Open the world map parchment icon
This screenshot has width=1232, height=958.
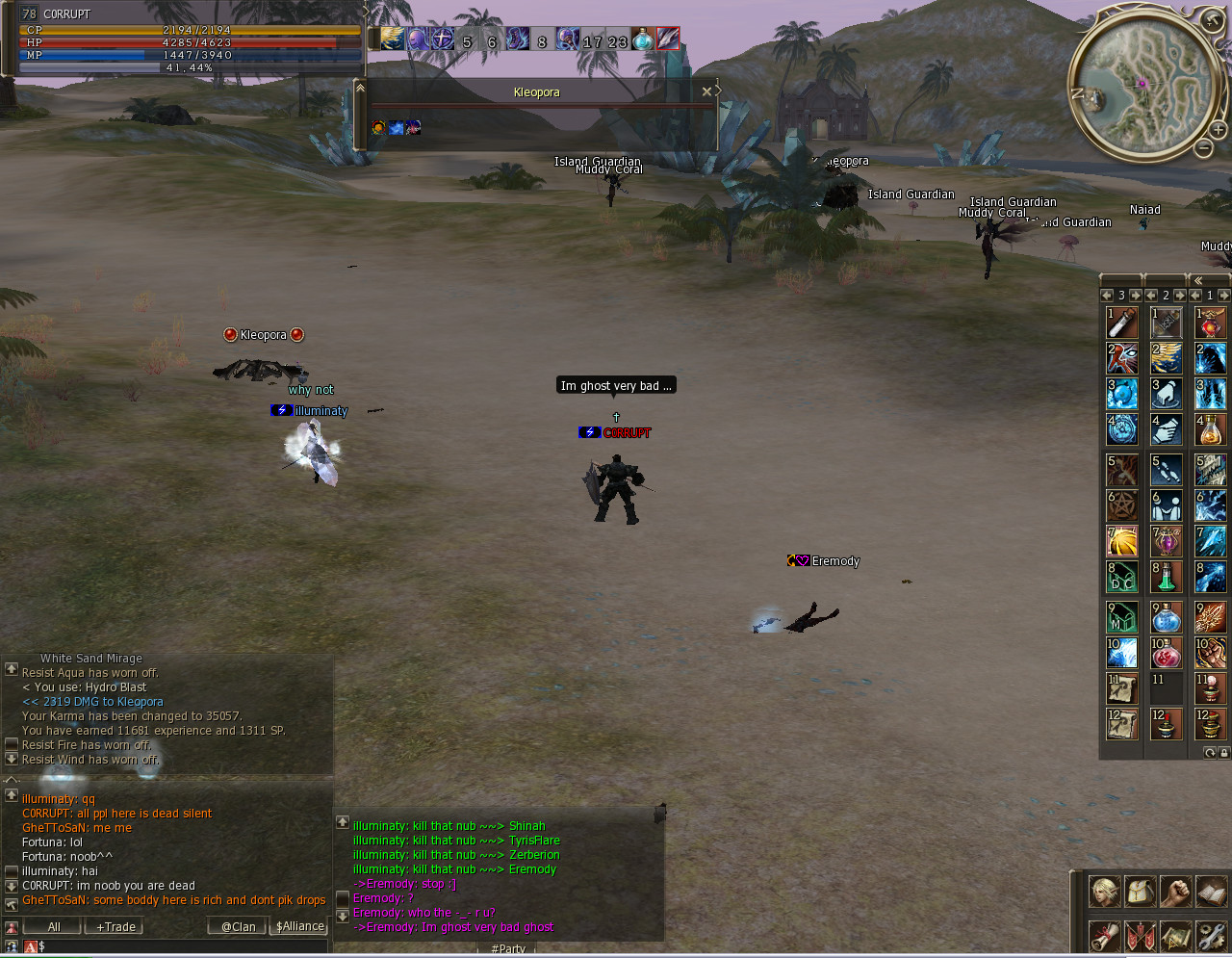(x=1176, y=936)
